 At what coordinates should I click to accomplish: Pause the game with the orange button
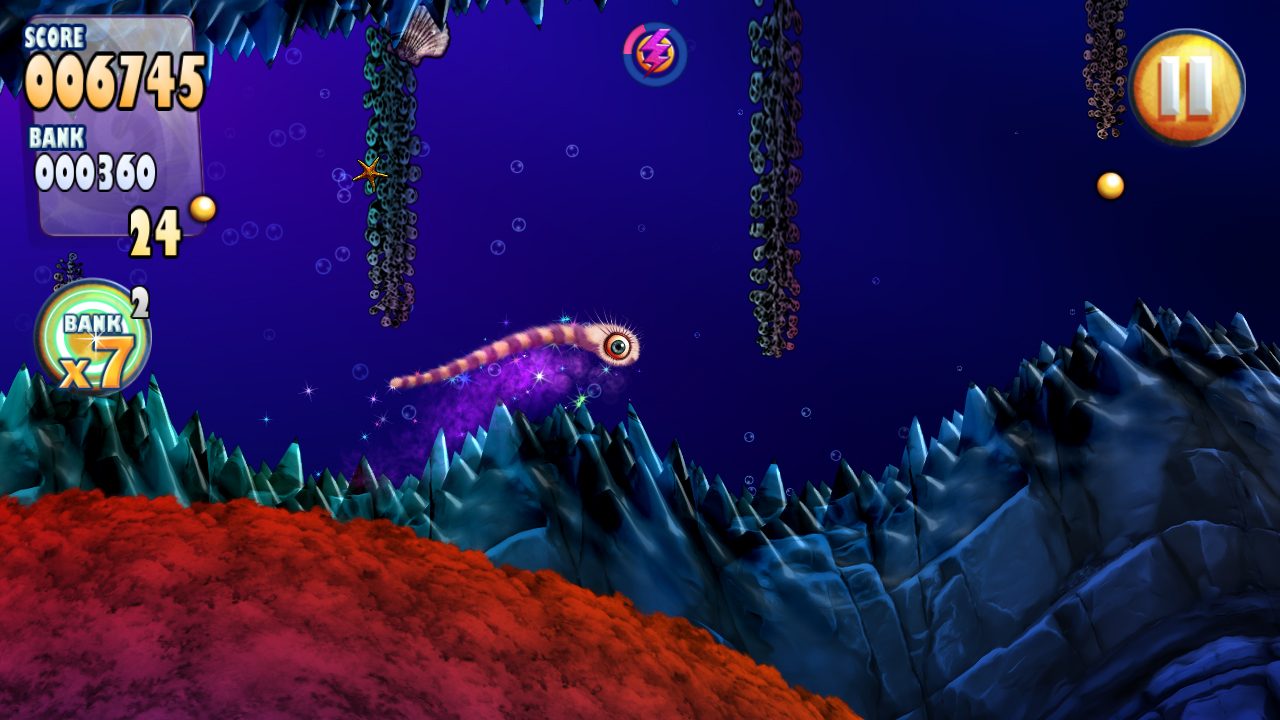pos(1187,87)
